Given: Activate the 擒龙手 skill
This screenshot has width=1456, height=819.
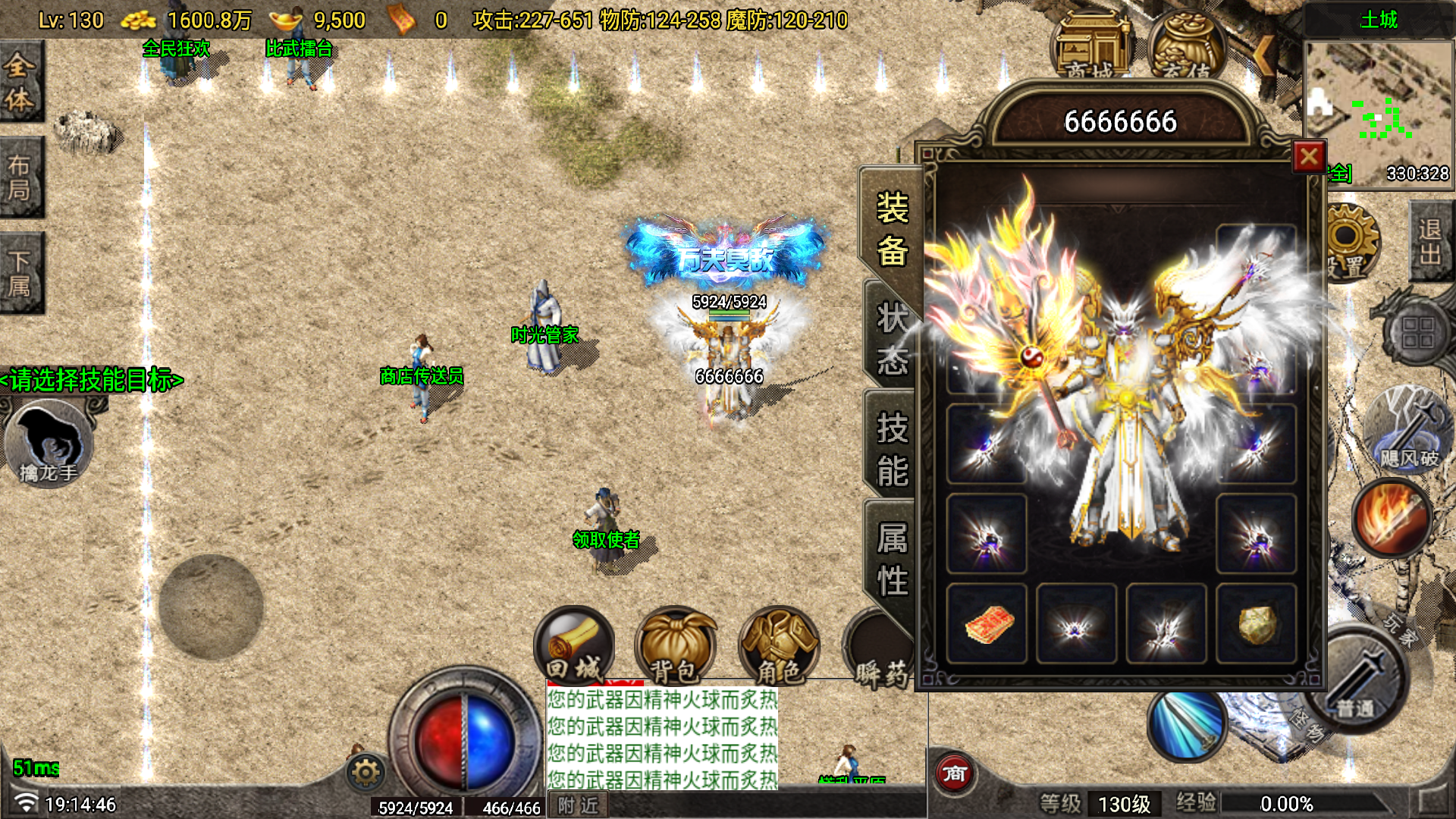Looking at the screenshot, I should tap(49, 444).
